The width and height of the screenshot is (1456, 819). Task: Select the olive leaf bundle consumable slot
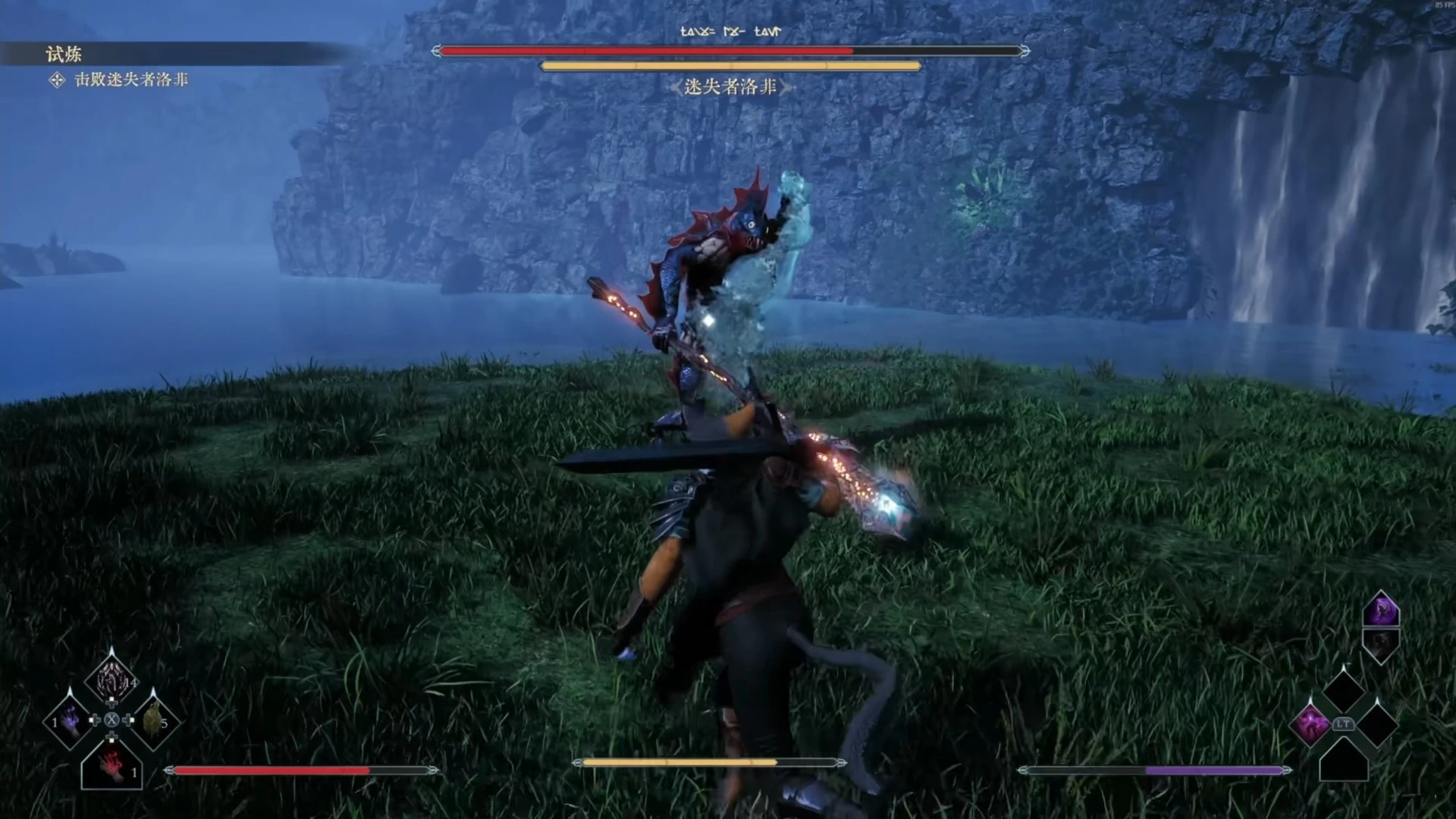coord(153,720)
